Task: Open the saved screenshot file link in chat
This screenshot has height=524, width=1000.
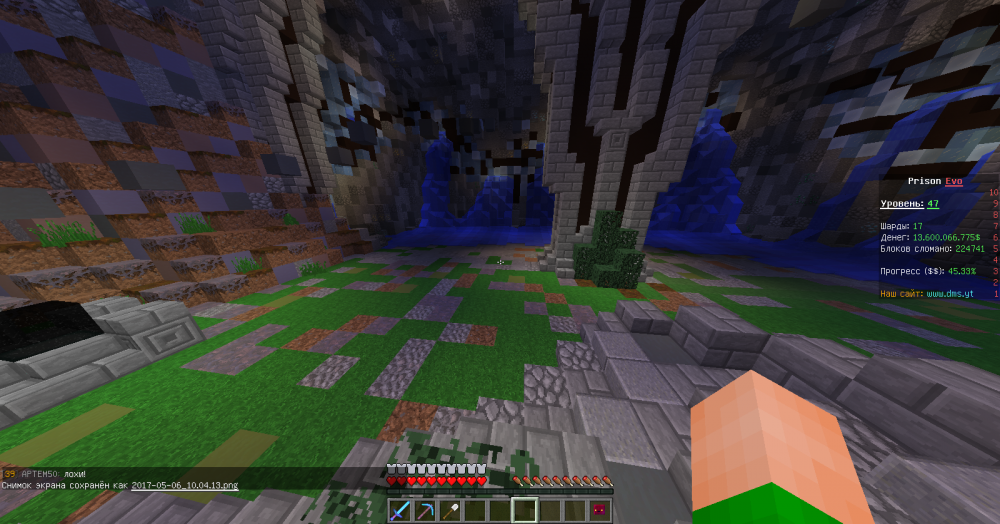Action: click(x=185, y=485)
